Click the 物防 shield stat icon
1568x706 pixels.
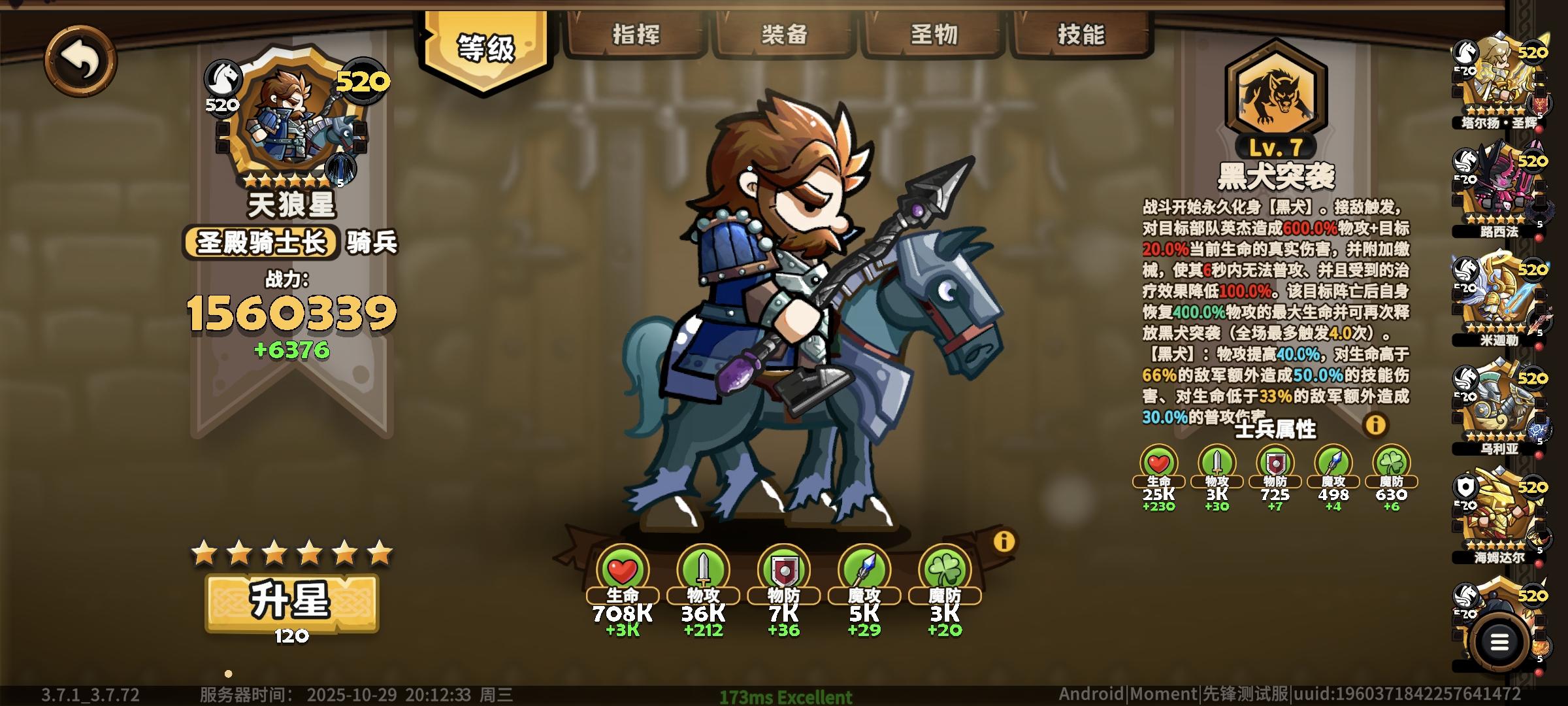784,569
